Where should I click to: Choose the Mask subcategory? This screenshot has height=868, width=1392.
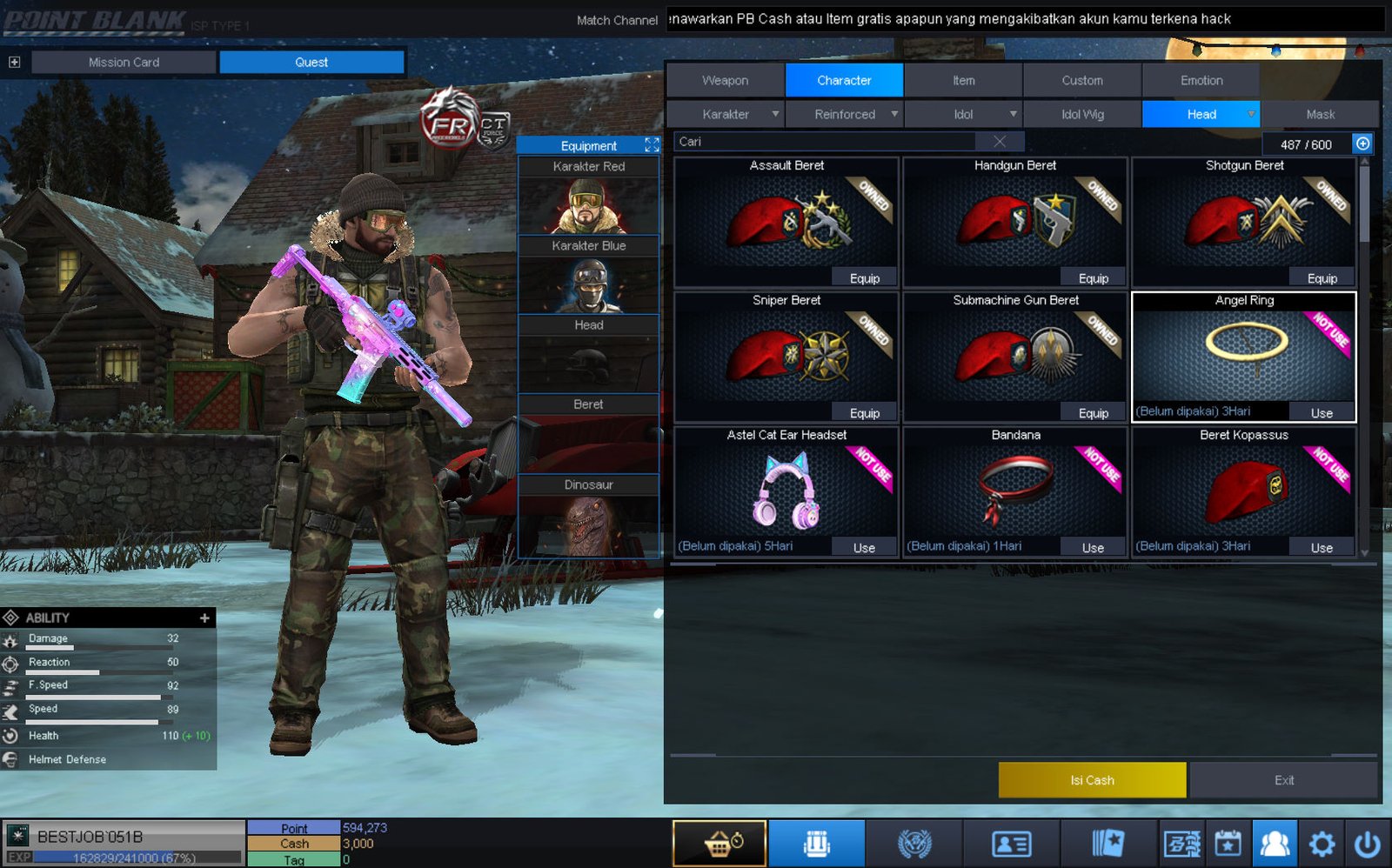pyautogui.click(x=1320, y=114)
